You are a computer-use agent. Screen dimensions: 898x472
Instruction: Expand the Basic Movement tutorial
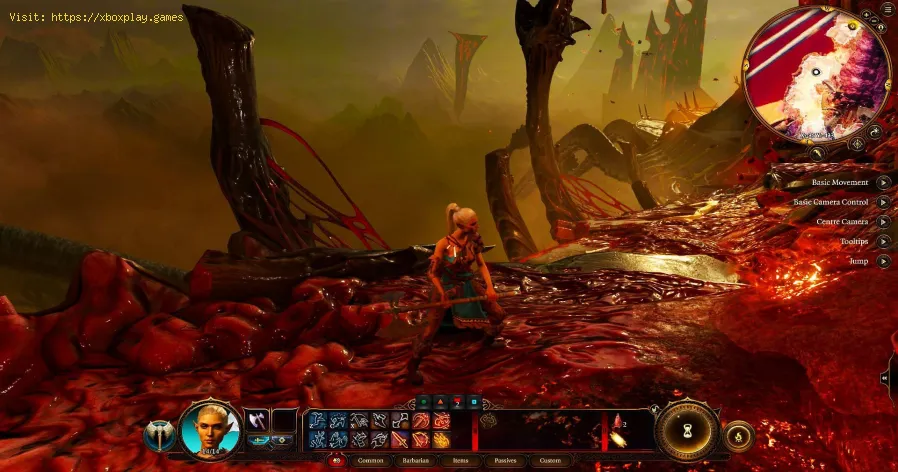tap(883, 182)
